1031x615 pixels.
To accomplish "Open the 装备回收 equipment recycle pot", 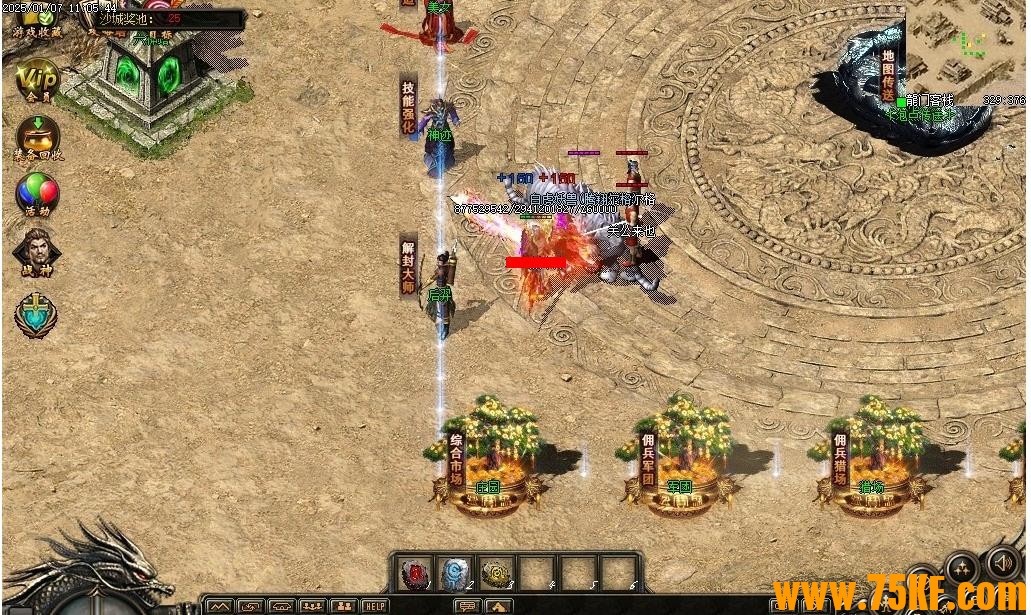I will pos(38,136).
